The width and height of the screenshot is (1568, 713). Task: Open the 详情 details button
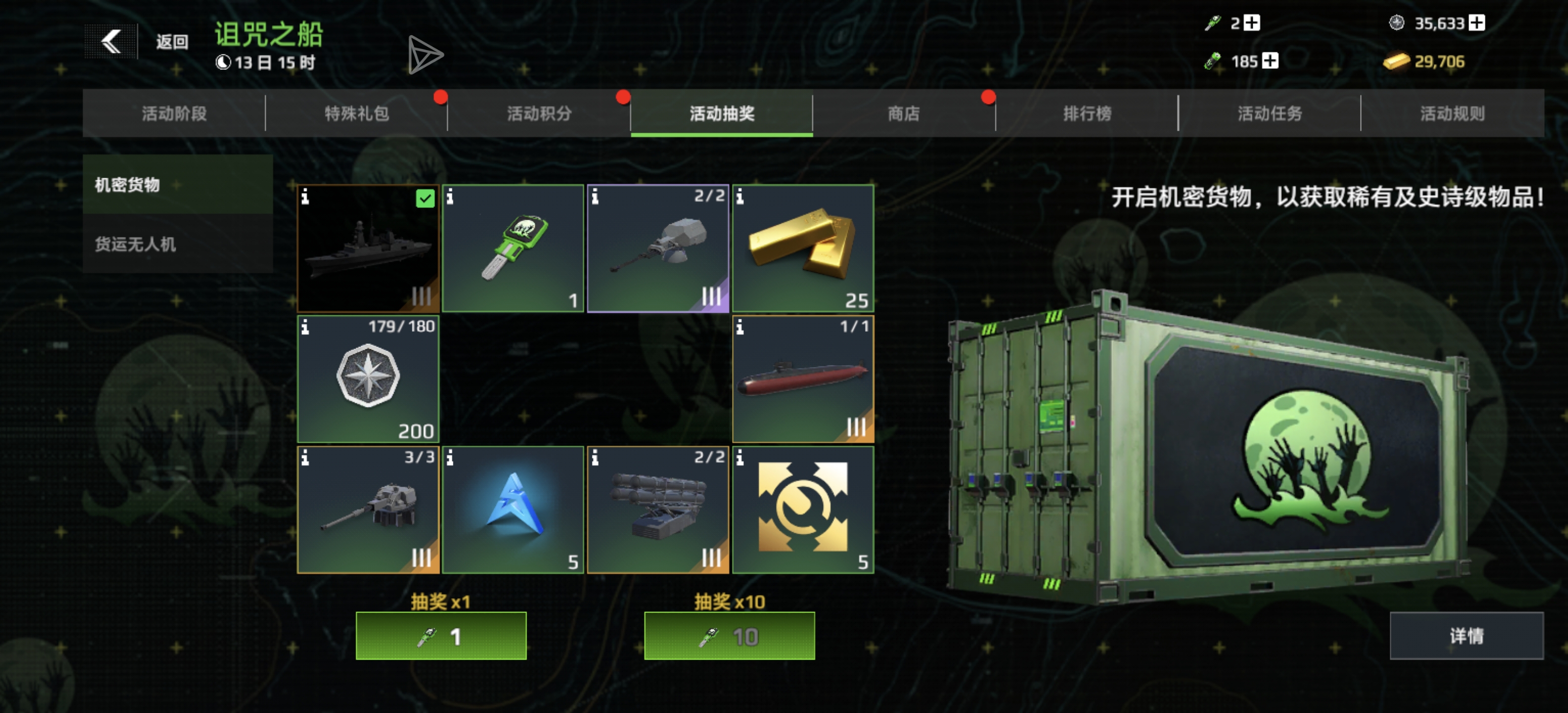point(1467,636)
